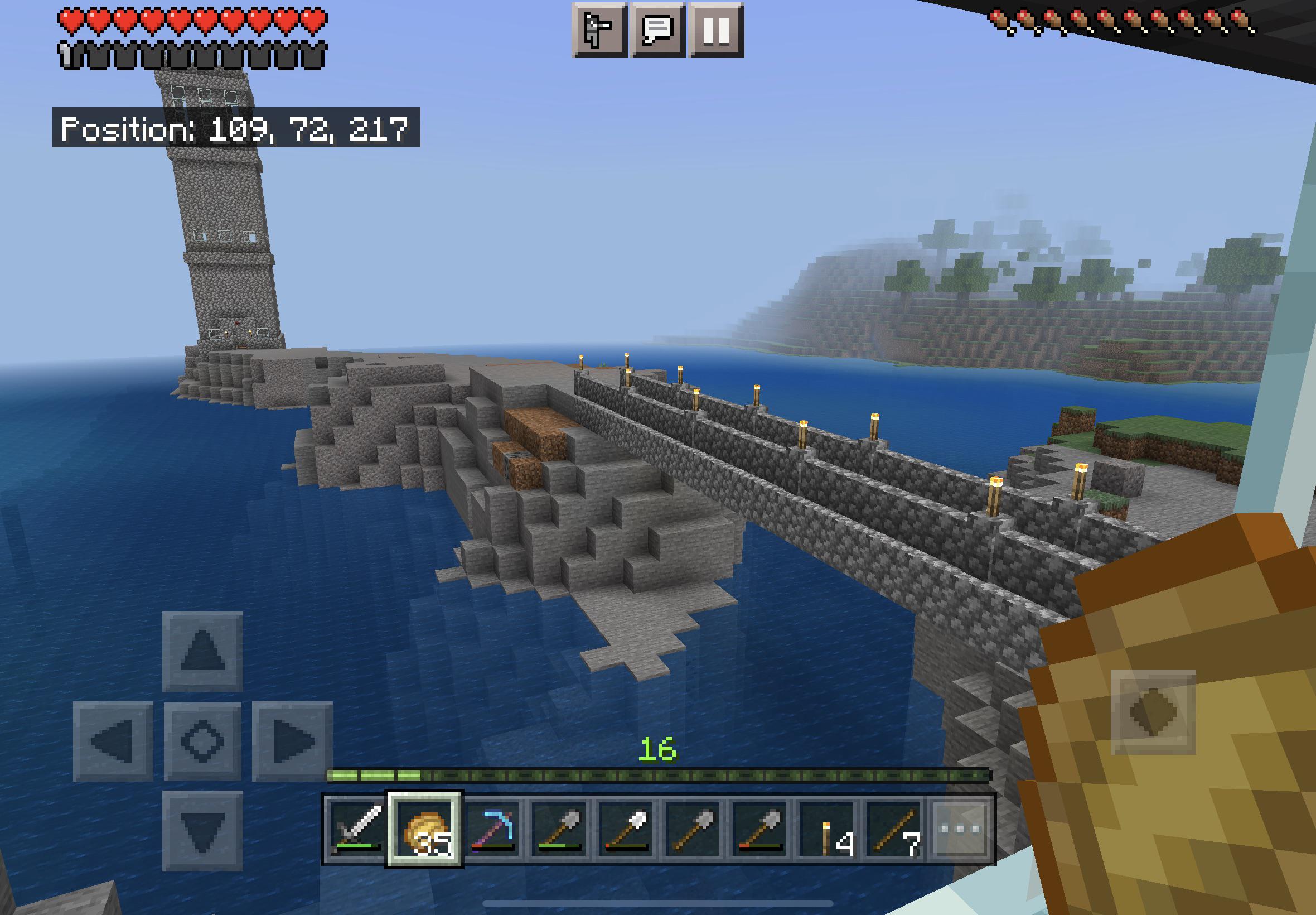Tap the D-pad center diamond button
This screenshot has height=915, width=1316.
(x=202, y=741)
